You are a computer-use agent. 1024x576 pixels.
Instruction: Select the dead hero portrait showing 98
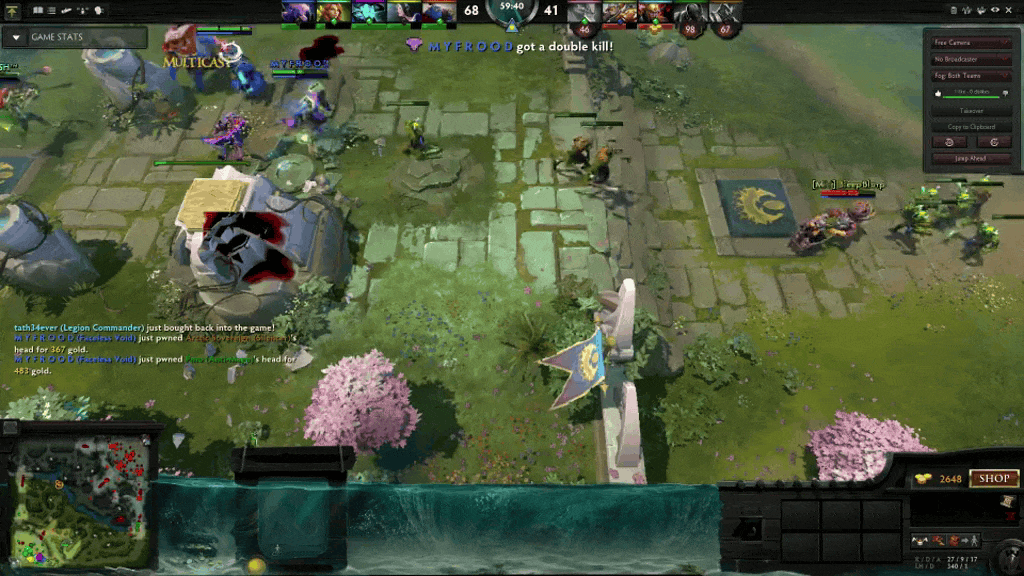tap(689, 15)
